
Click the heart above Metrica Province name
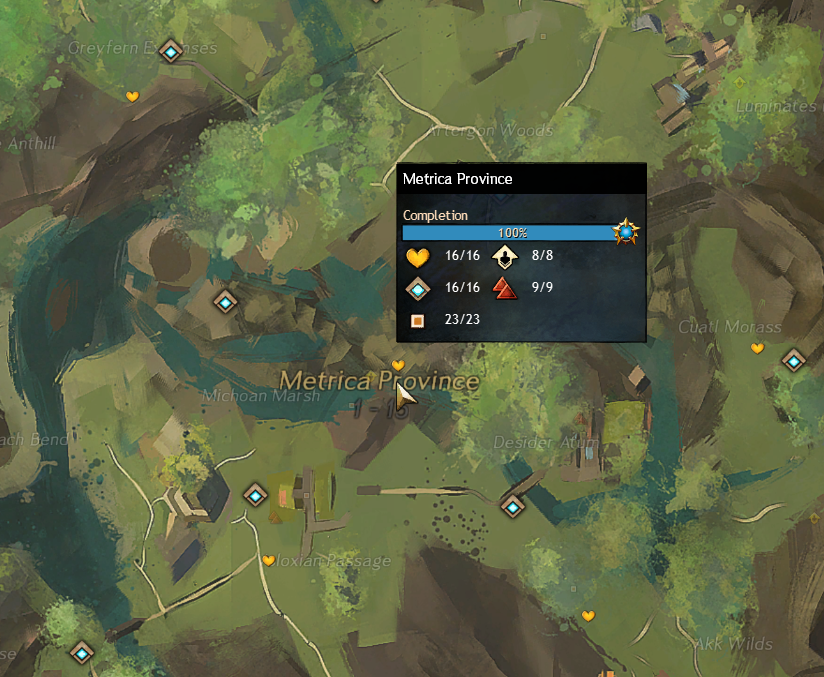398,365
